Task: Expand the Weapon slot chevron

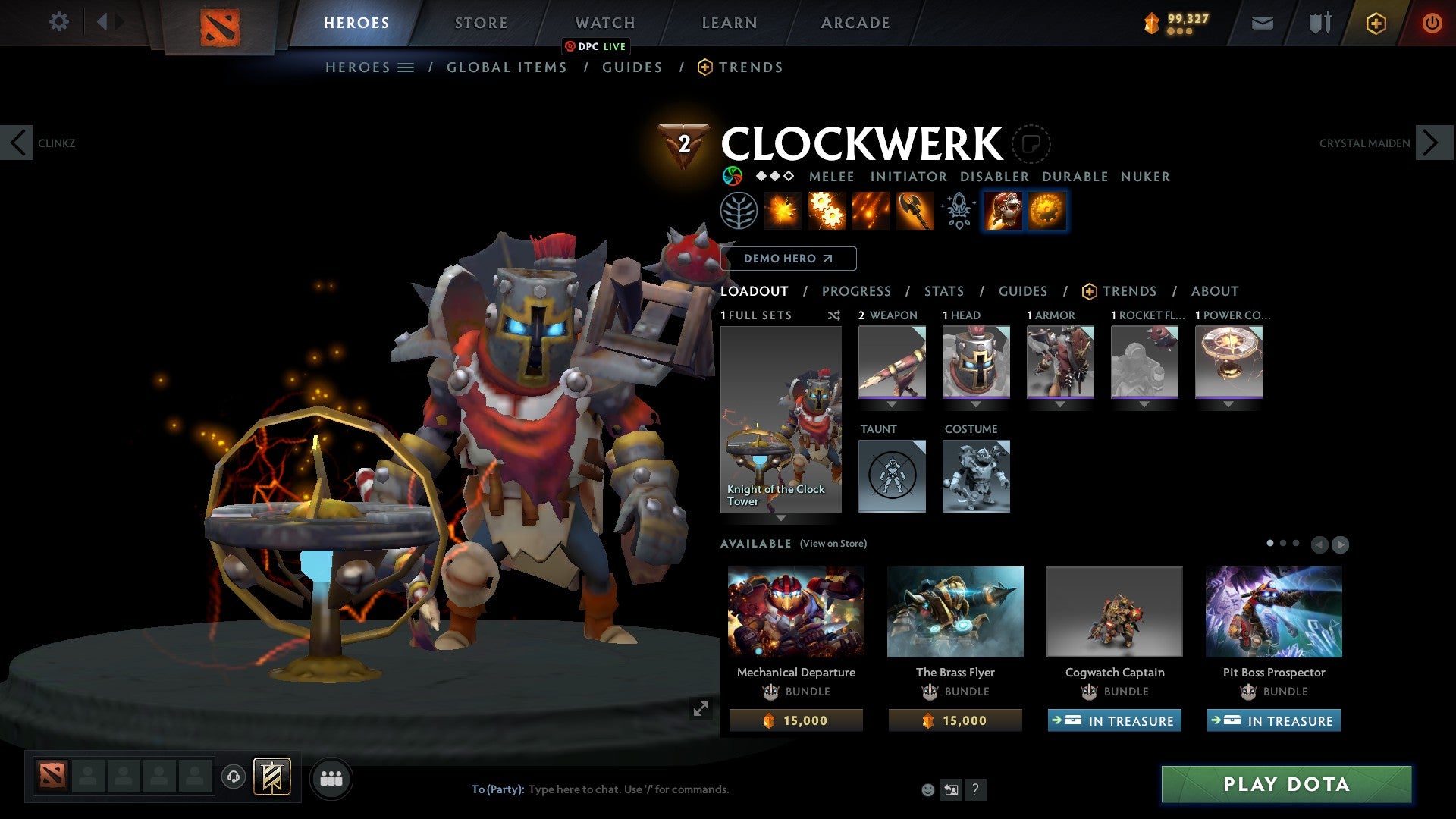Action: (x=892, y=404)
